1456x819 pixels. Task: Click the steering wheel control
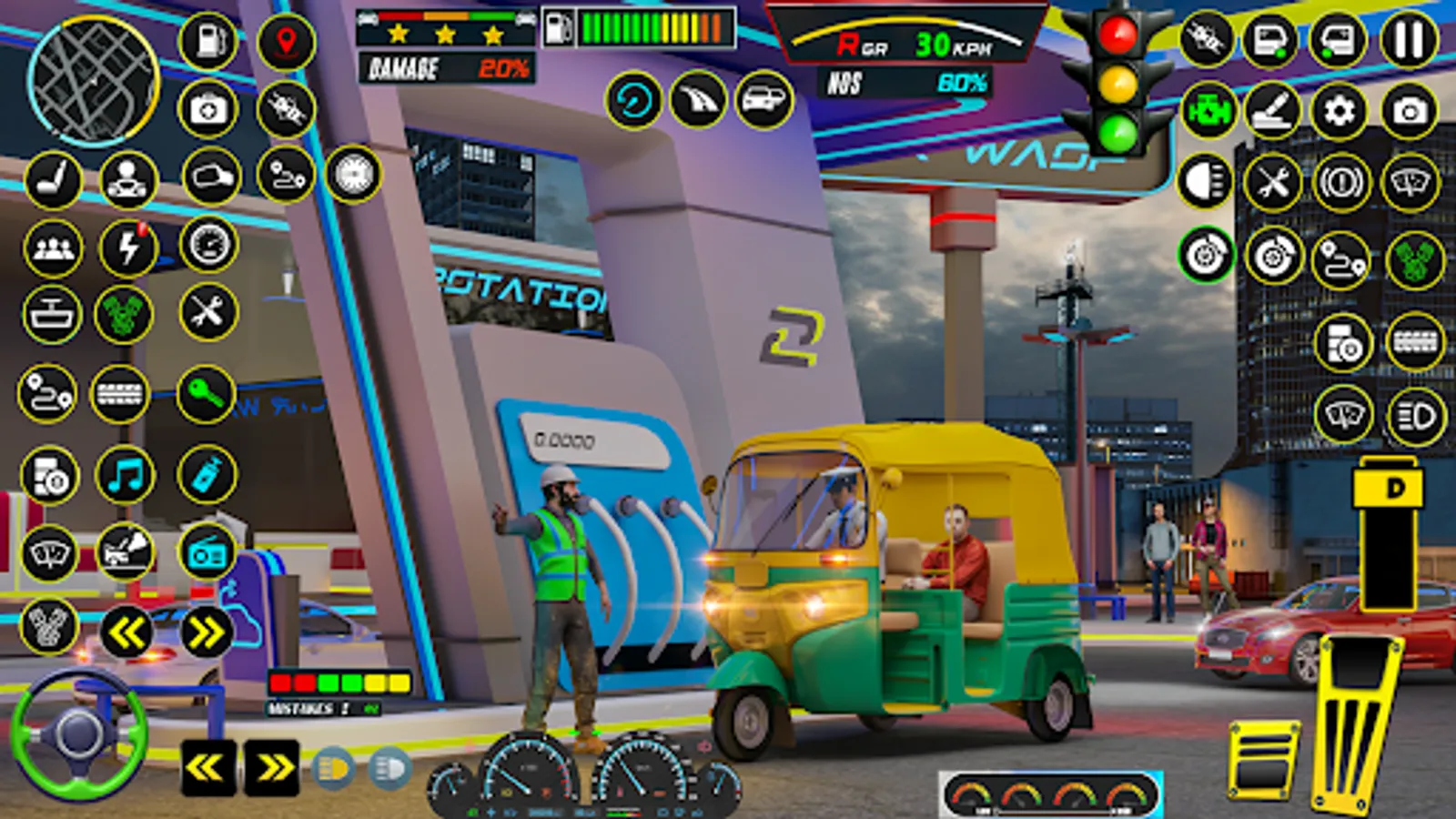coord(78,733)
